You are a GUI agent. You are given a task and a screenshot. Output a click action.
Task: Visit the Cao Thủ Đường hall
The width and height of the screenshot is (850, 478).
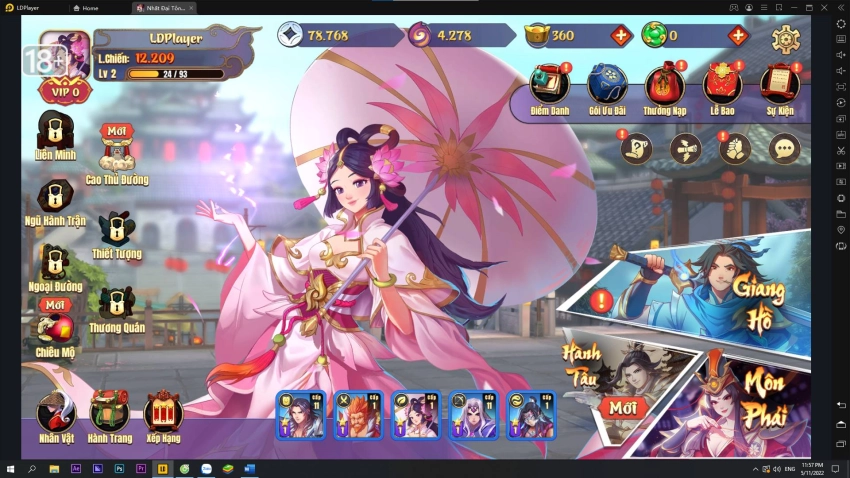pyautogui.click(x=117, y=155)
